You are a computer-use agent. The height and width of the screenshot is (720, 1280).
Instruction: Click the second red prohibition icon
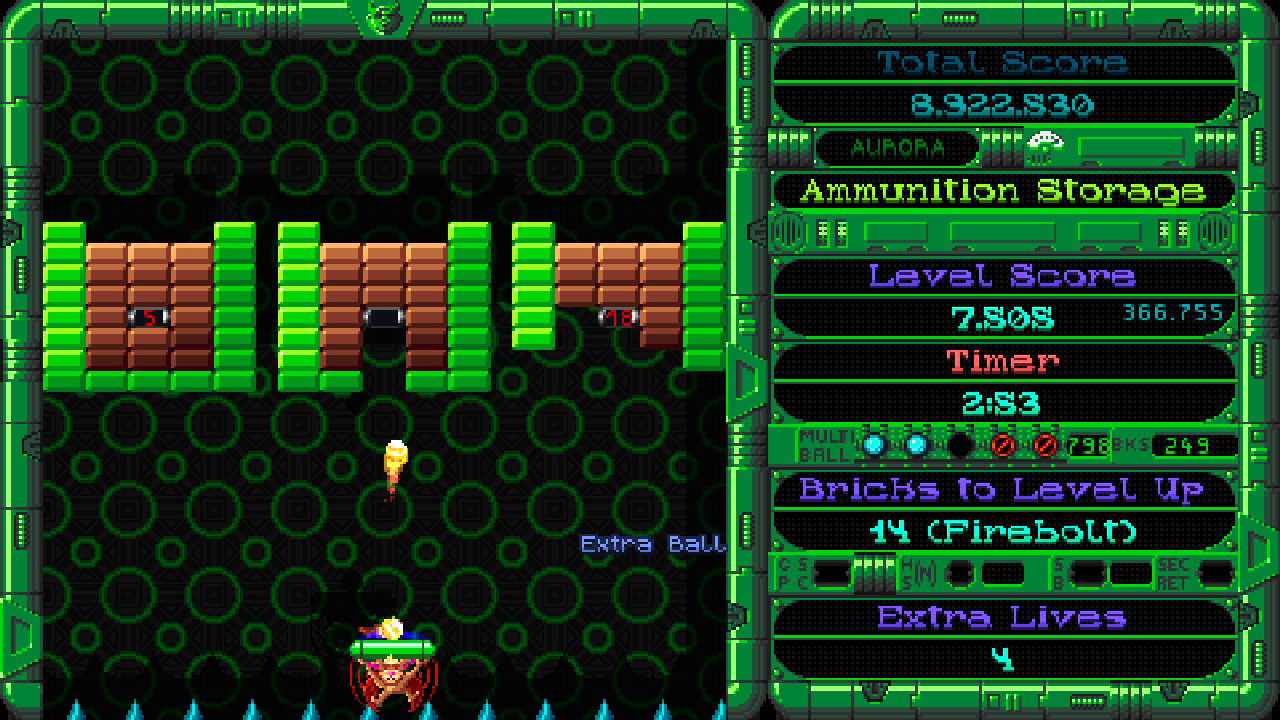click(x=1047, y=443)
